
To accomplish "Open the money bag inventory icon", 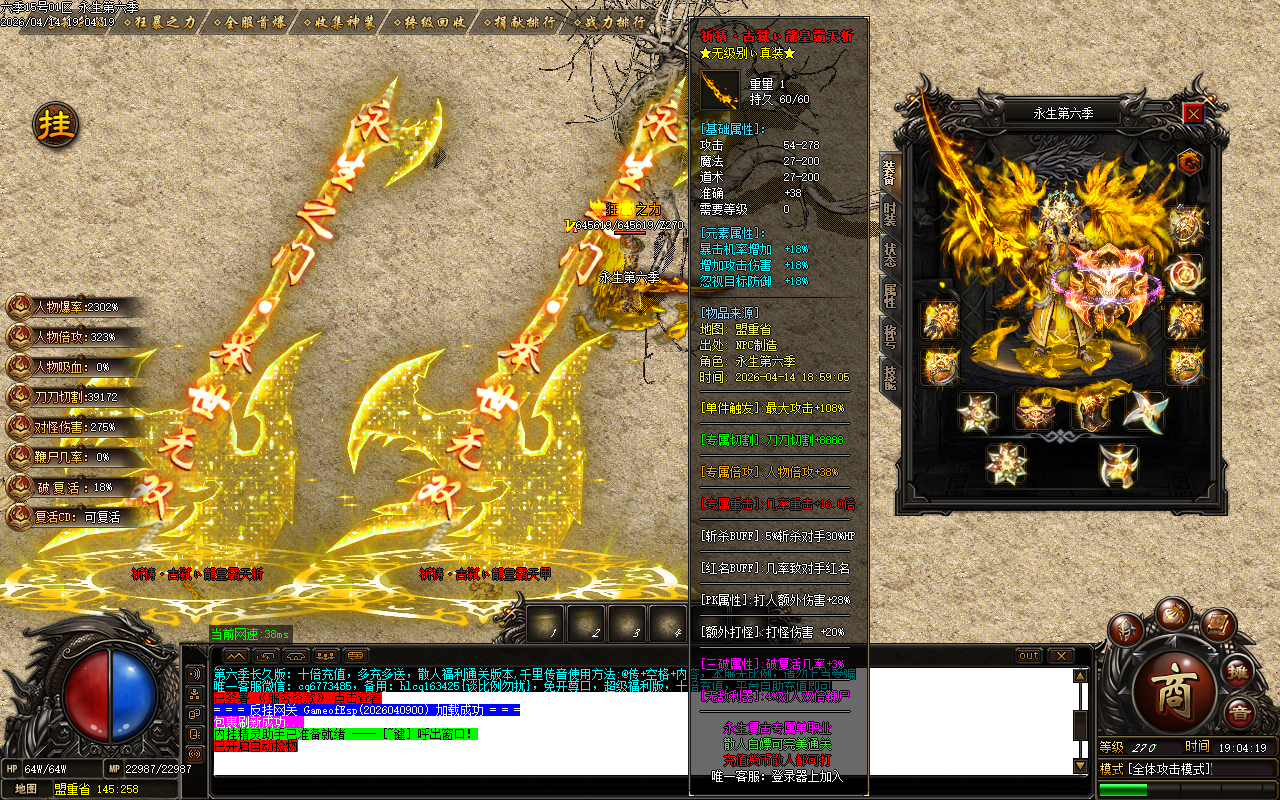I will click(x=1173, y=612).
